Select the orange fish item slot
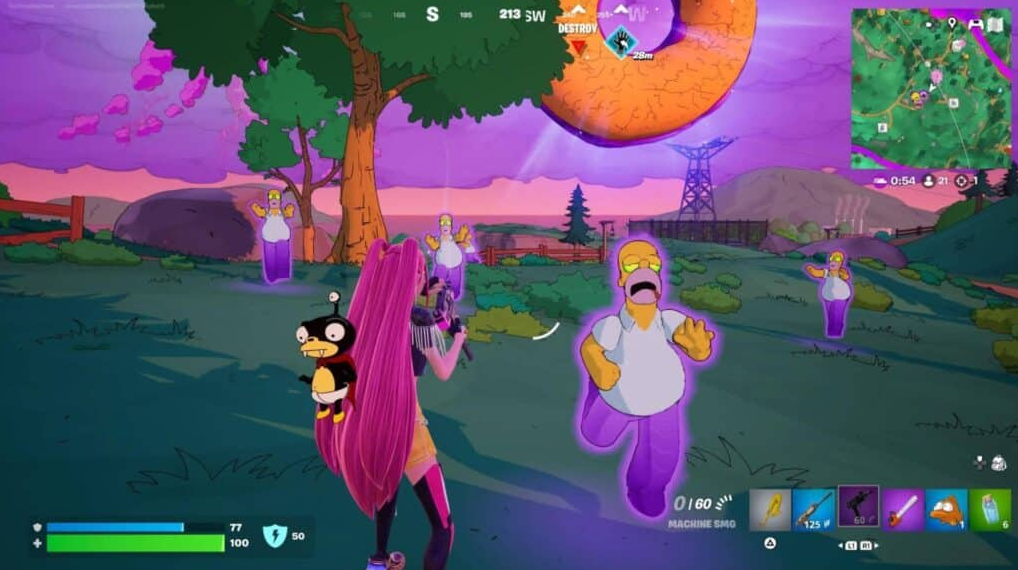The width and height of the screenshot is (1018, 570). [x=946, y=510]
